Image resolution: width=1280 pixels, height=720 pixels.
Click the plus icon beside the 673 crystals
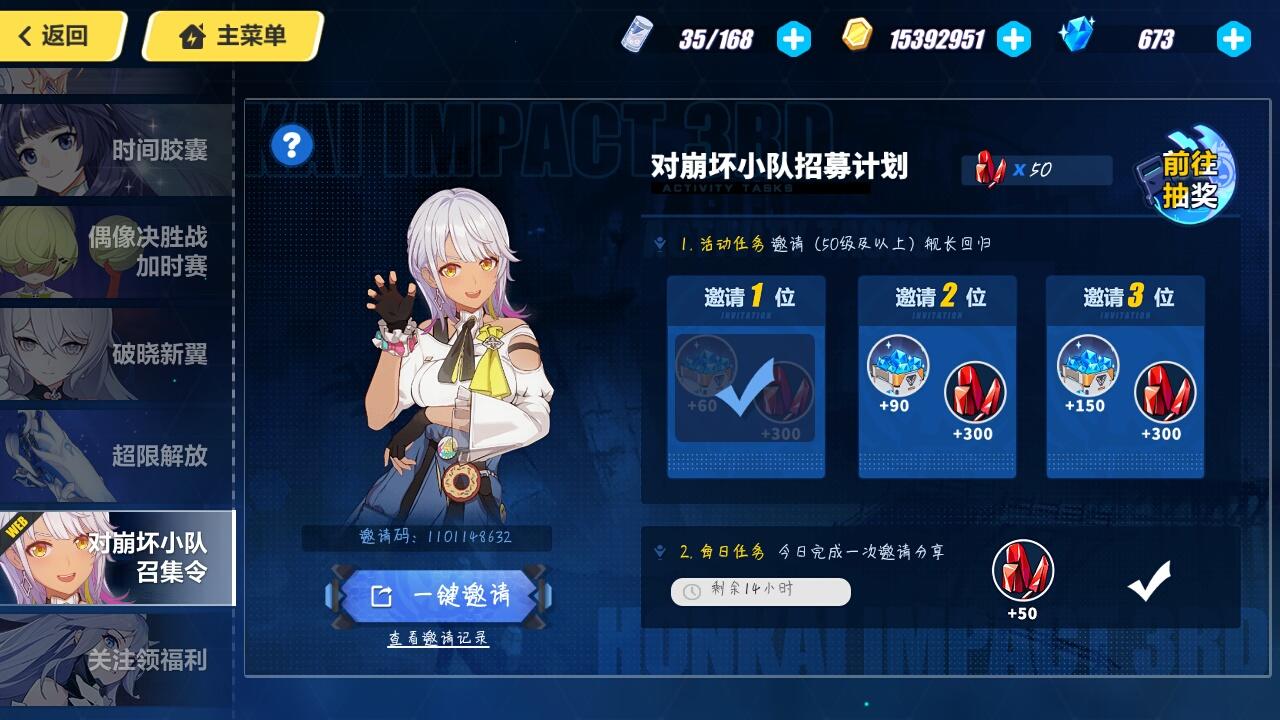point(1234,39)
